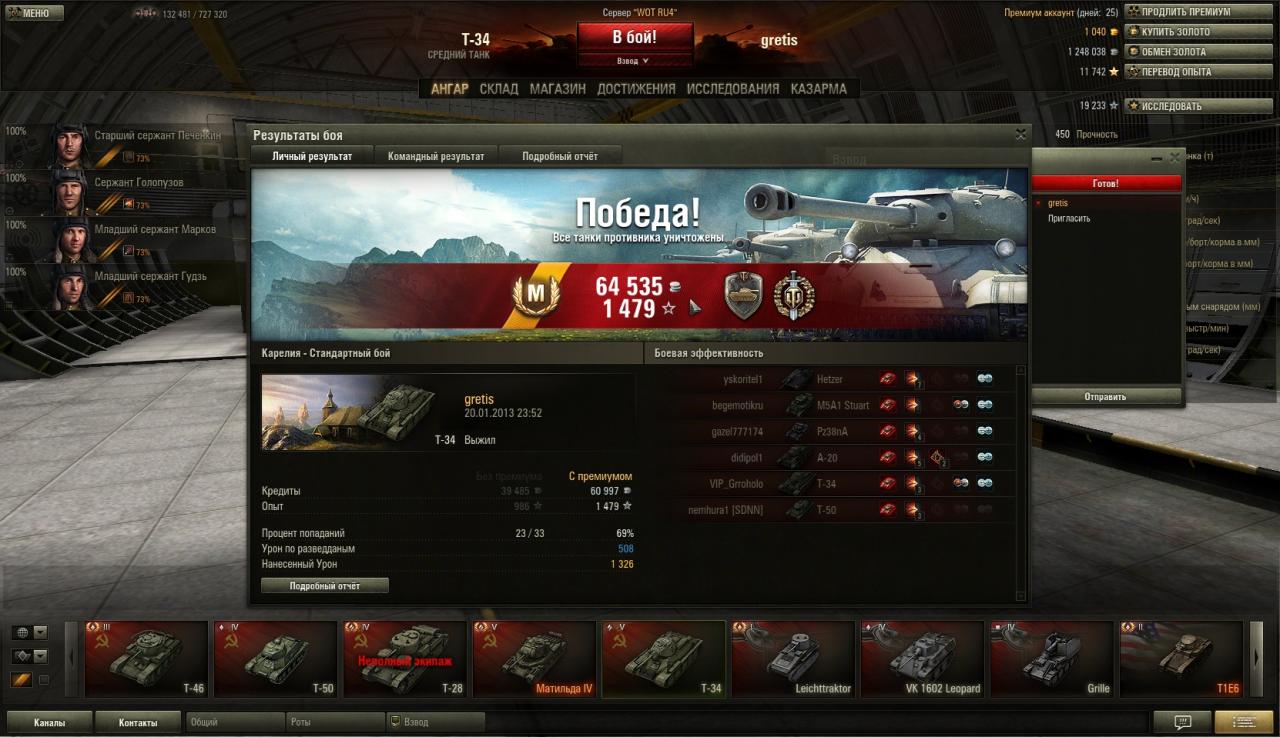The image size is (1280, 737).
Task: Show the Казарма section
Action: coord(818,88)
